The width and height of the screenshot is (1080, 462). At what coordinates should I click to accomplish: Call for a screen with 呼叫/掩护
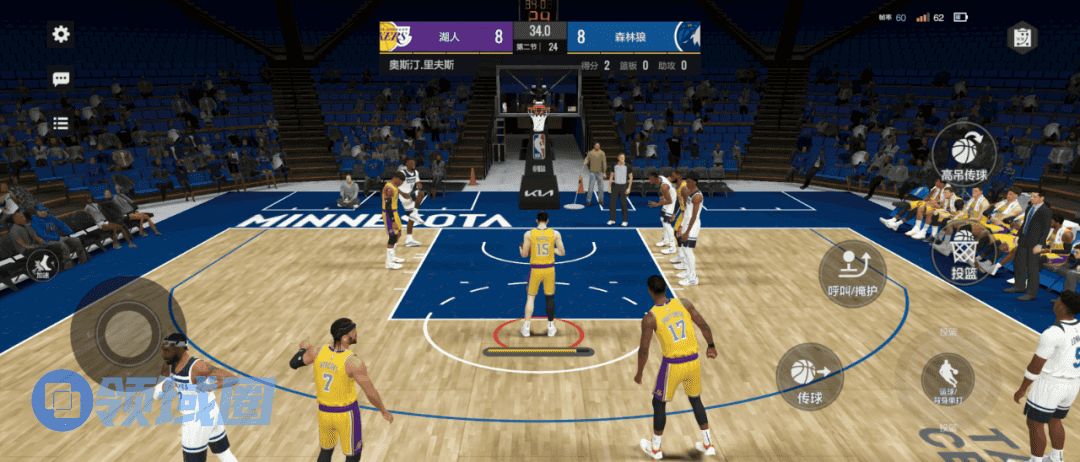click(852, 273)
